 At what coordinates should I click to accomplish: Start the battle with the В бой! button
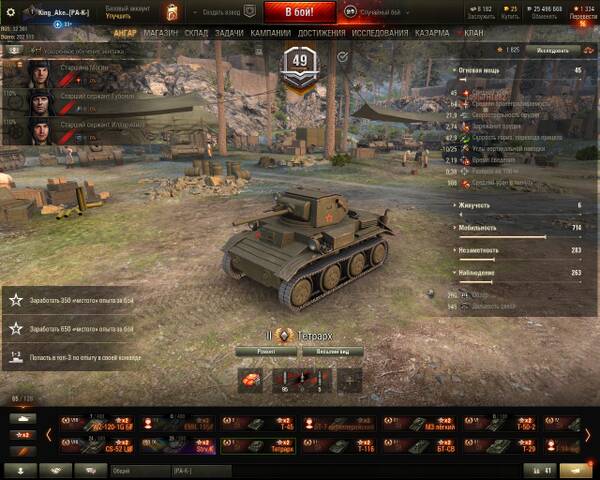click(300, 11)
